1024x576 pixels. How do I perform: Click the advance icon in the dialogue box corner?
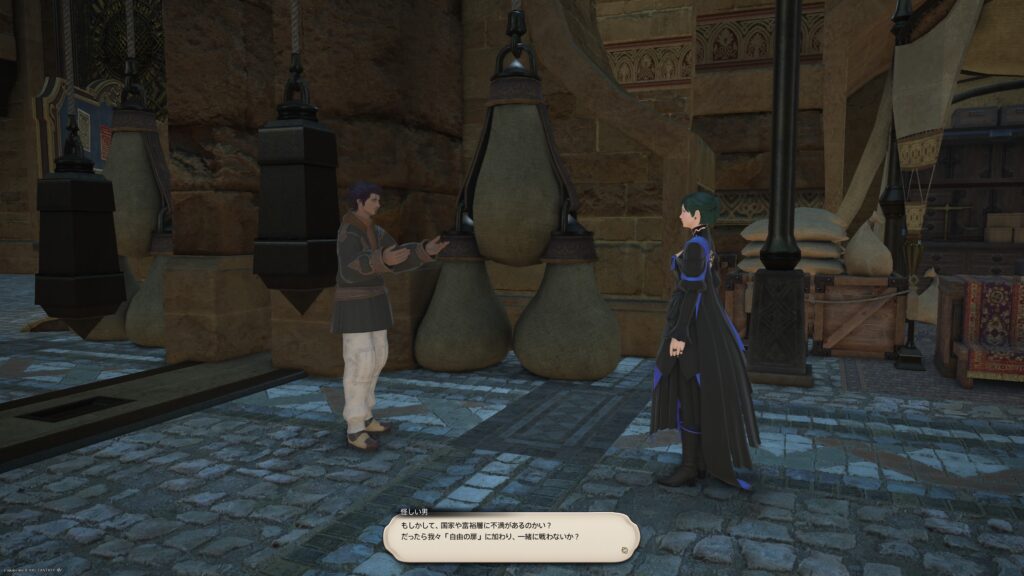(624, 549)
